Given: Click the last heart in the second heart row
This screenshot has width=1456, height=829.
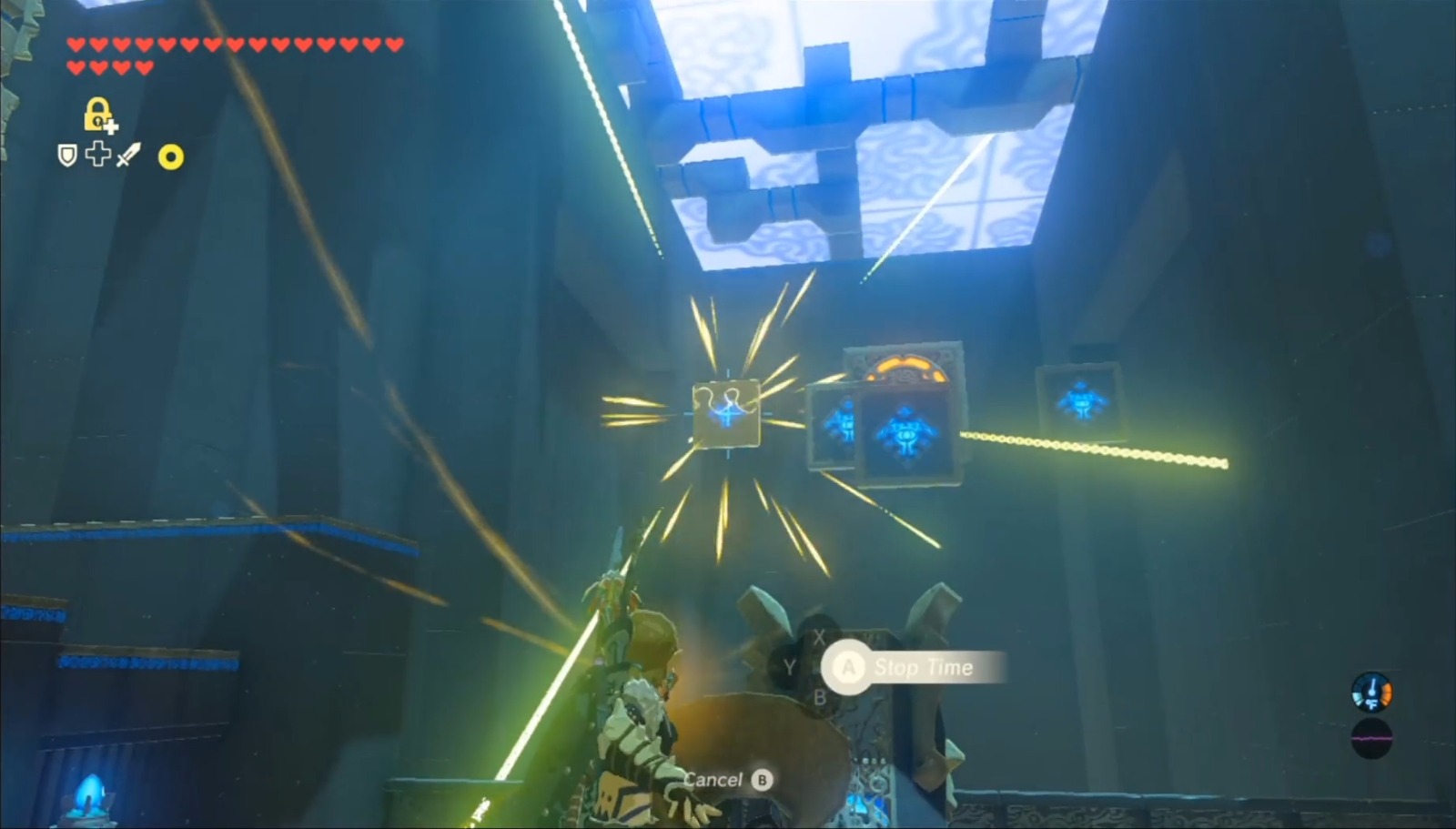Looking at the screenshot, I should tap(143, 66).
